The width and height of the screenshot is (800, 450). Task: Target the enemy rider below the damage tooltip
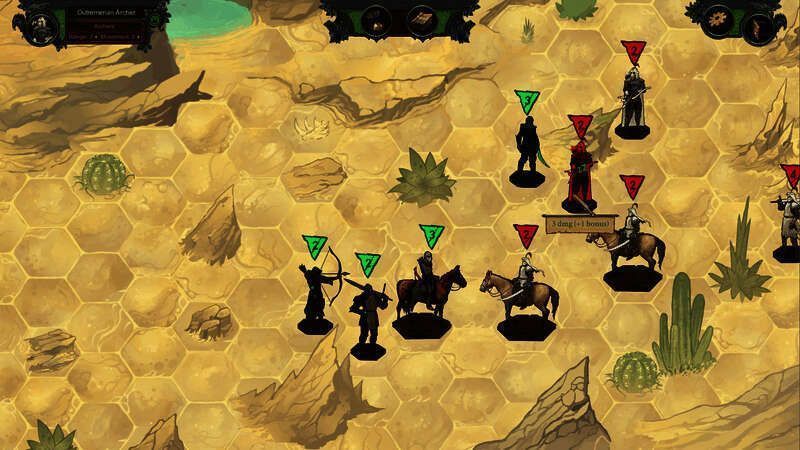(x=630, y=240)
